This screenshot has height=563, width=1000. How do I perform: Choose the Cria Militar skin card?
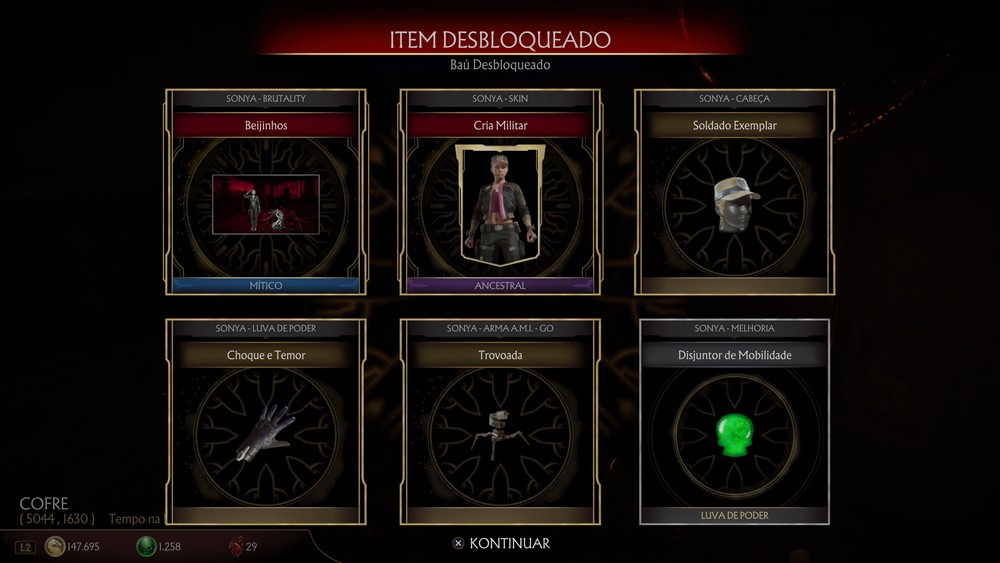[500, 192]
